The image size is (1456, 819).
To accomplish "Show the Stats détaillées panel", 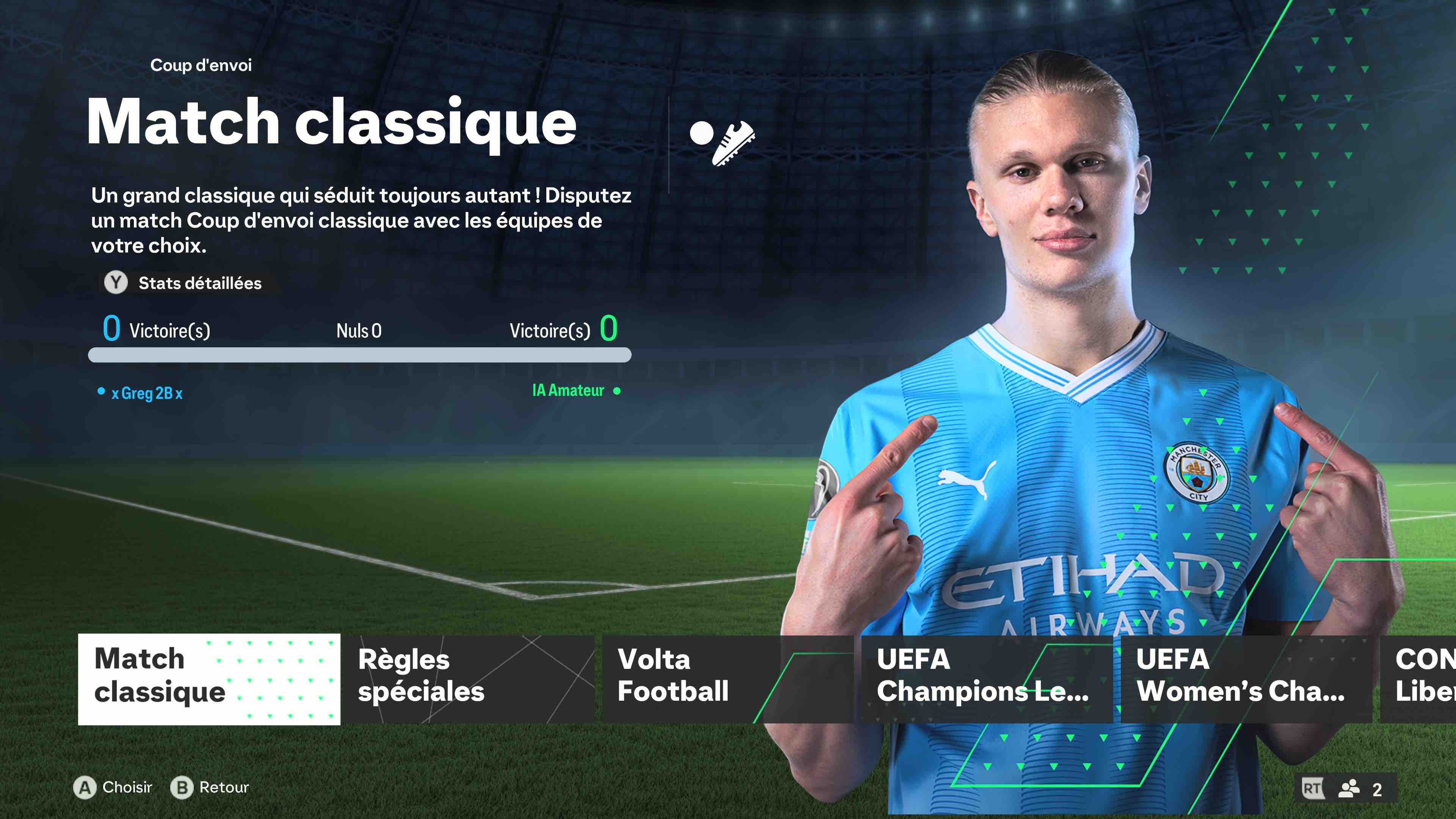I will pyautogui.click(x=184, y=282).
